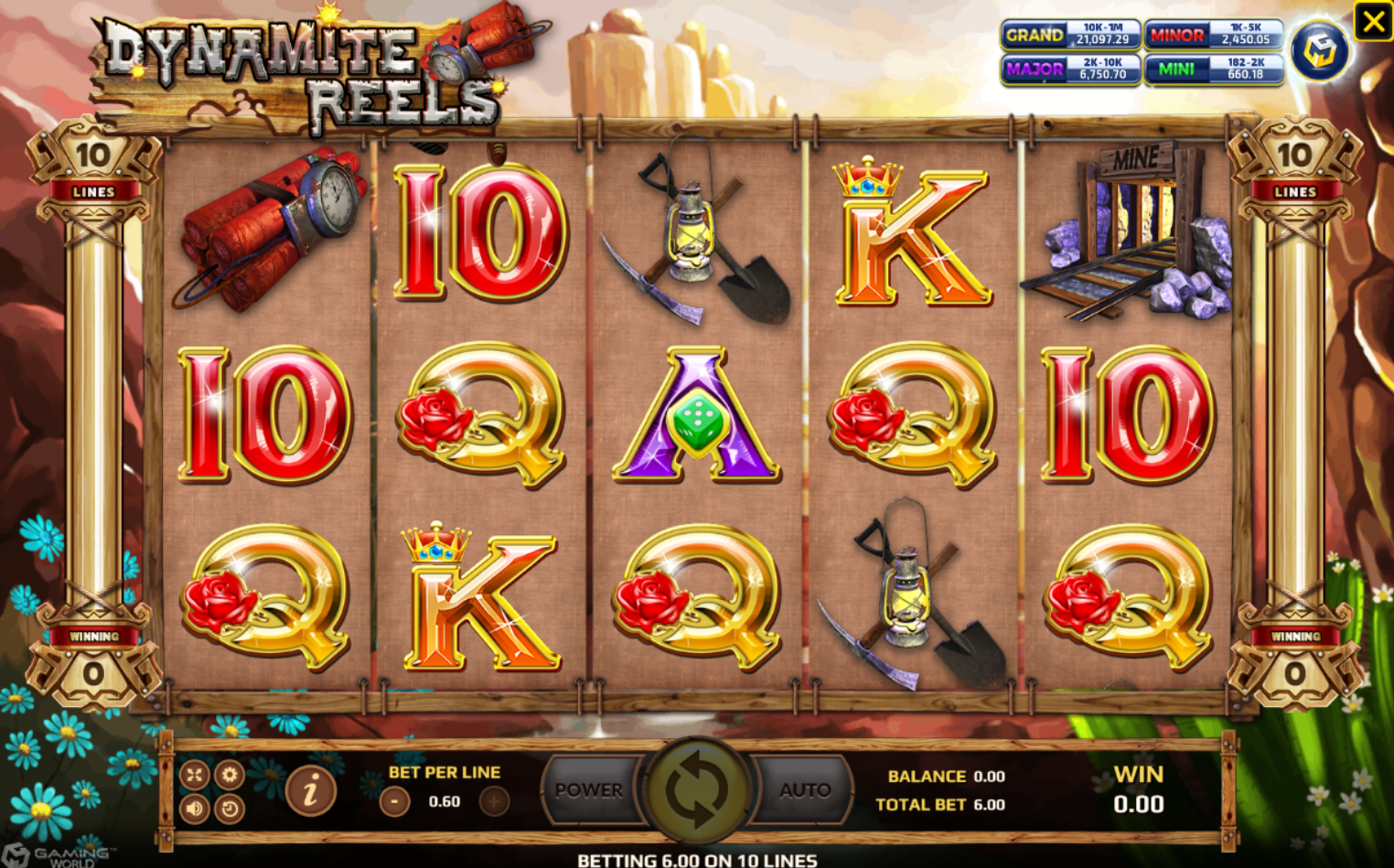Click the 0.60 bet per line value
The width and height of the screenshot is (1394, 868).
point(444,801)
